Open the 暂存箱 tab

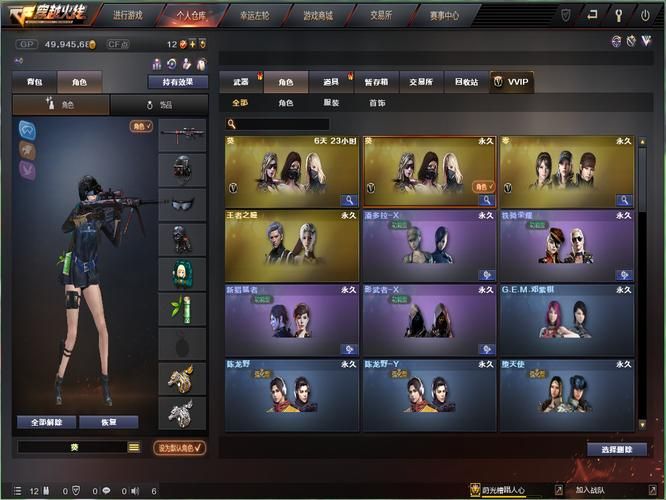(376, 82)
